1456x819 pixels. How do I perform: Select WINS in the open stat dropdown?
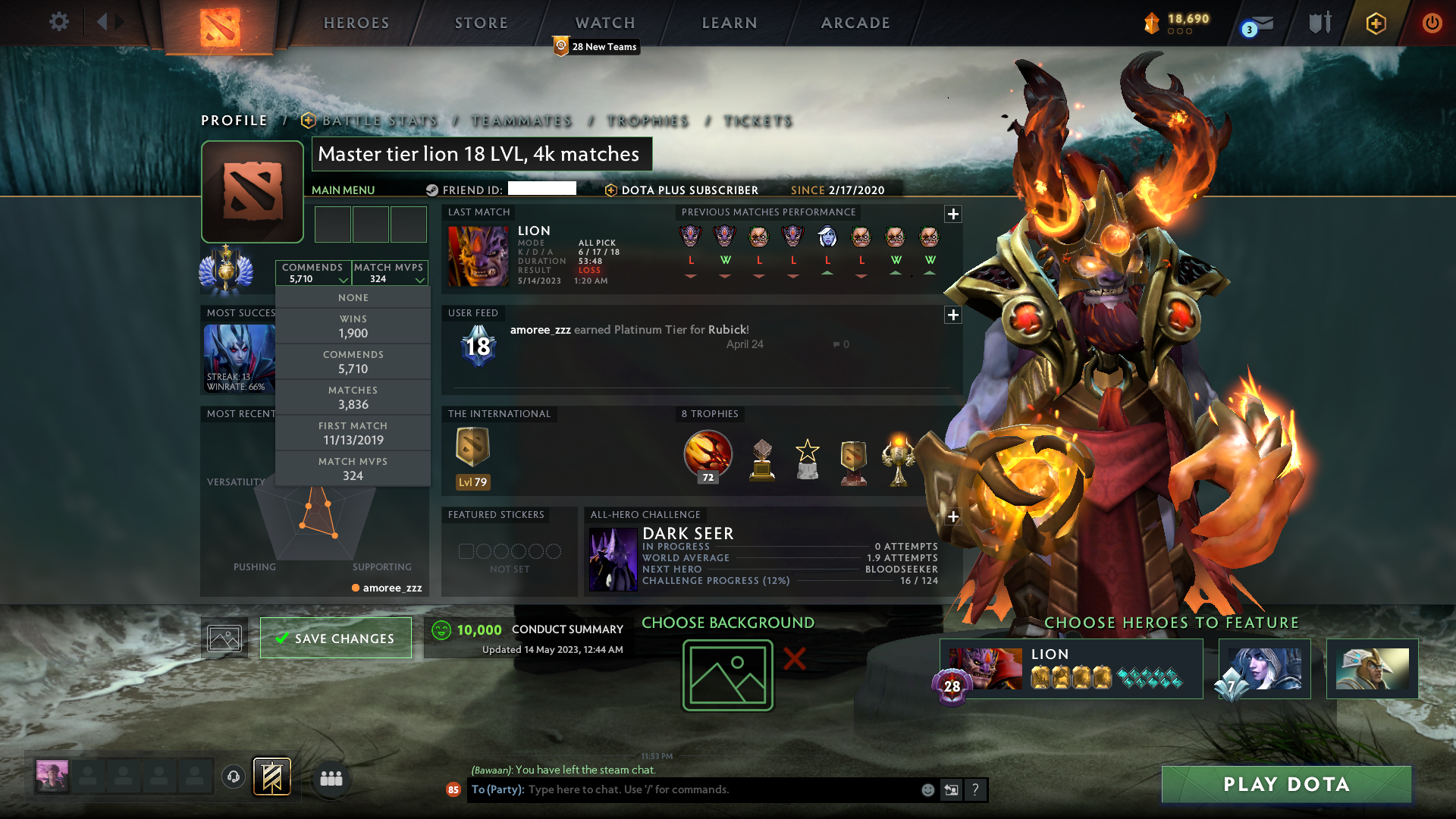point(353,326)
